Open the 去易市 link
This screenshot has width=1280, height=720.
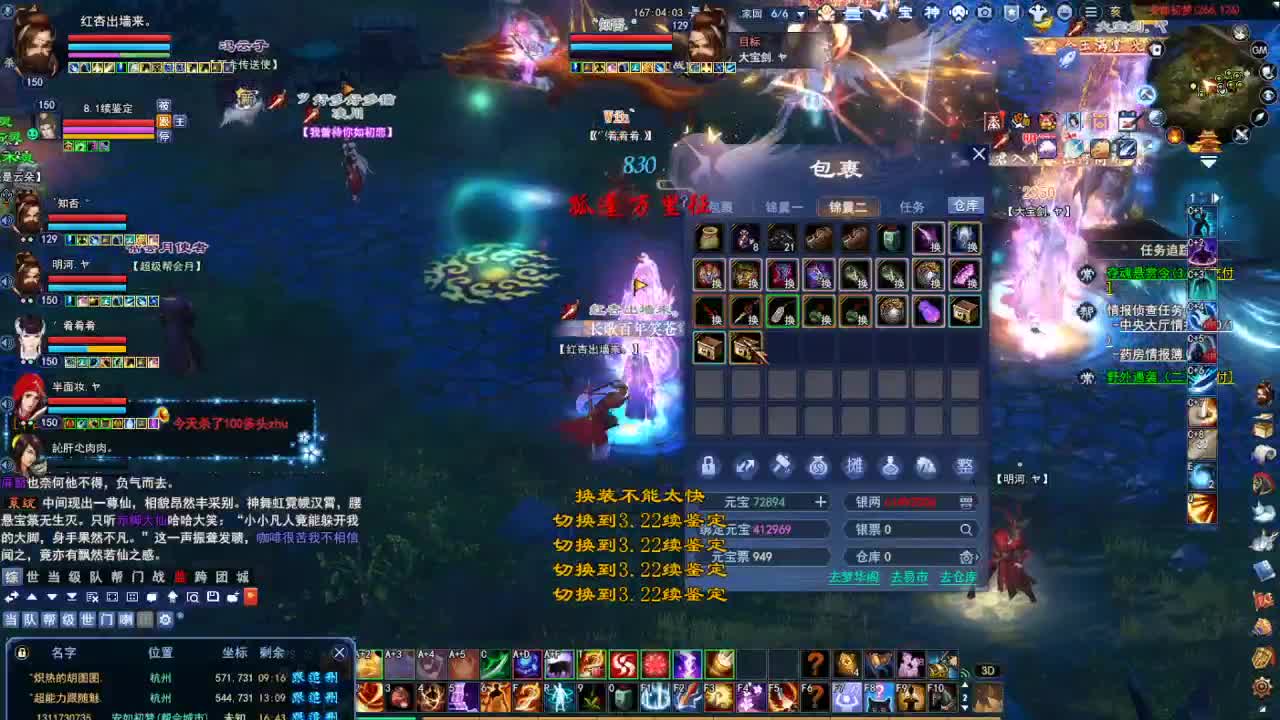(x=908, y=575)
